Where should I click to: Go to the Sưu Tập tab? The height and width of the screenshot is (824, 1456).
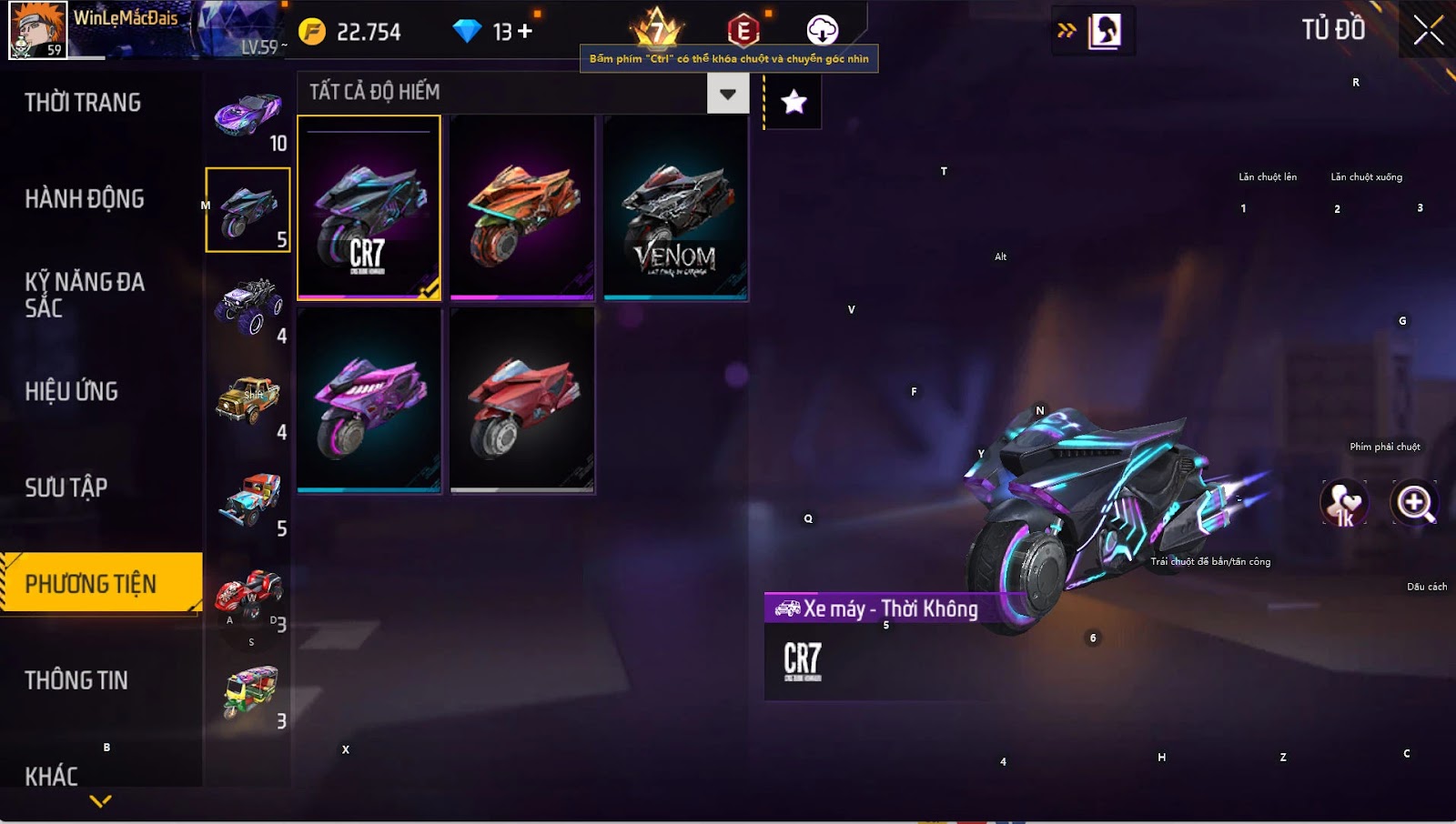66,488
